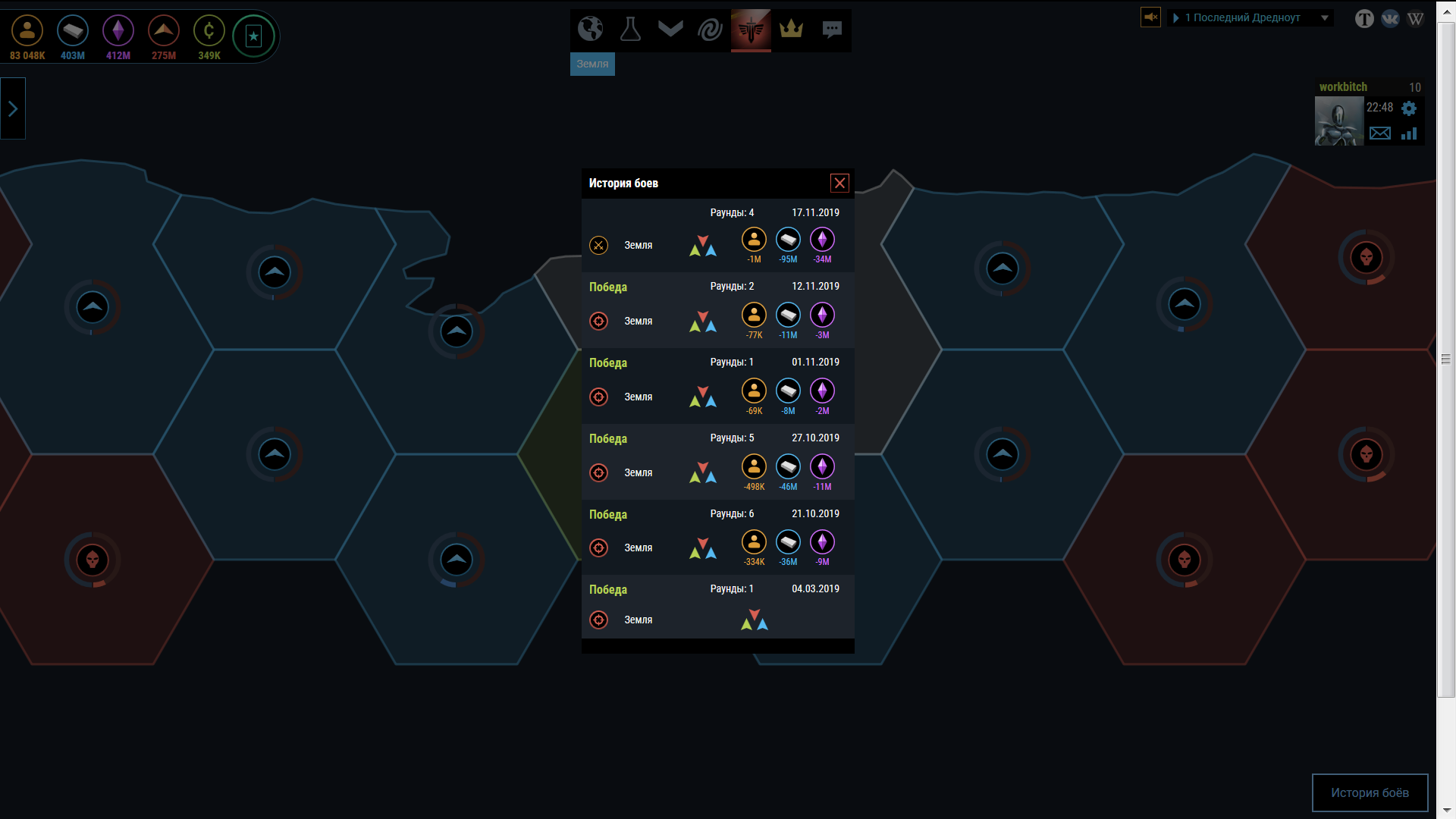Select the Земля tab
This screenshot has height=819, width=1456.
point(592,64)
